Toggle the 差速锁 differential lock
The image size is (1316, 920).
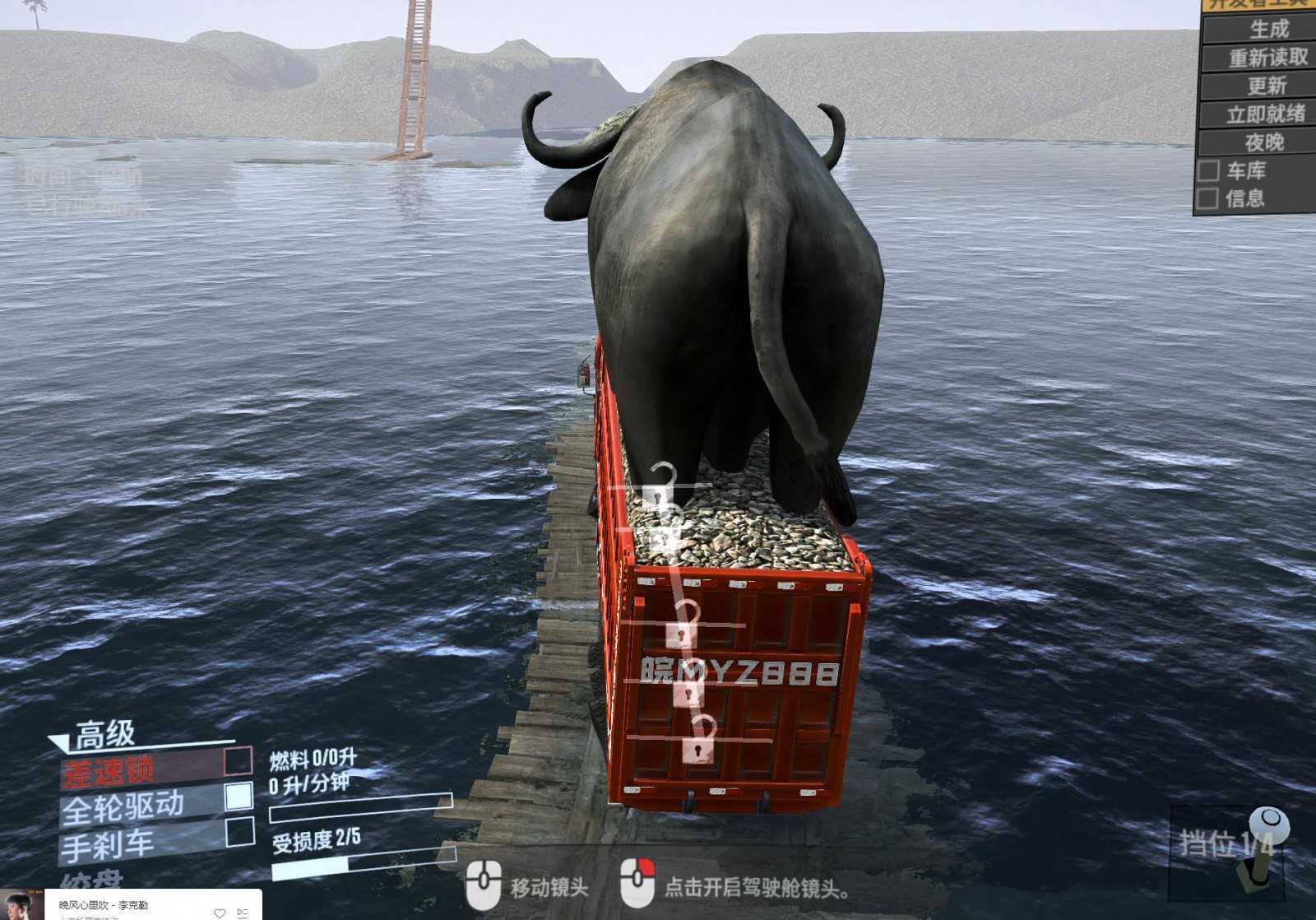pyautogui.click(x=238, y=761)
